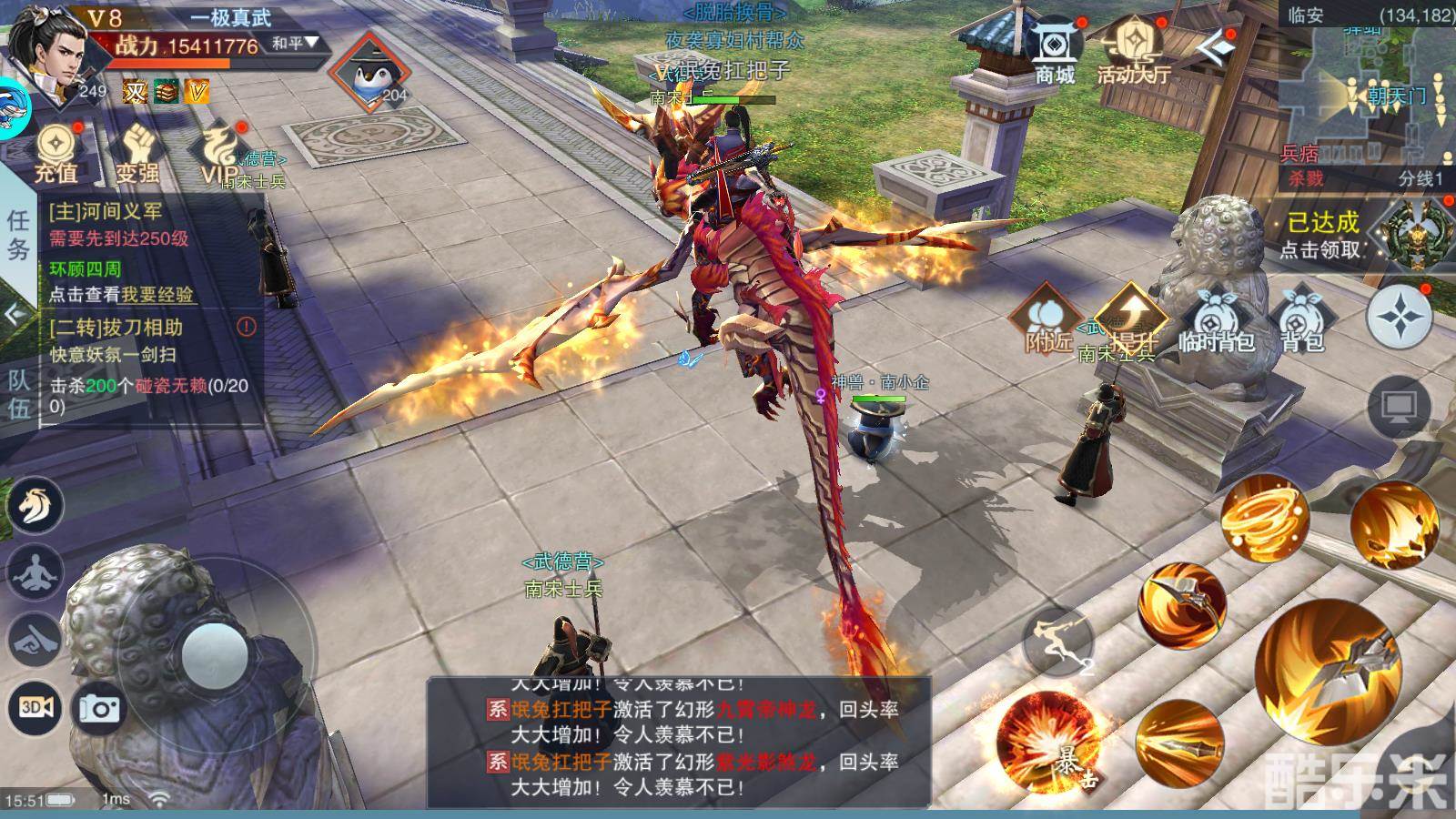The height and width of the screenshot is (819, 1456).
Task: Open the 充值 recharge menu
Action: (x=56, y=153)
